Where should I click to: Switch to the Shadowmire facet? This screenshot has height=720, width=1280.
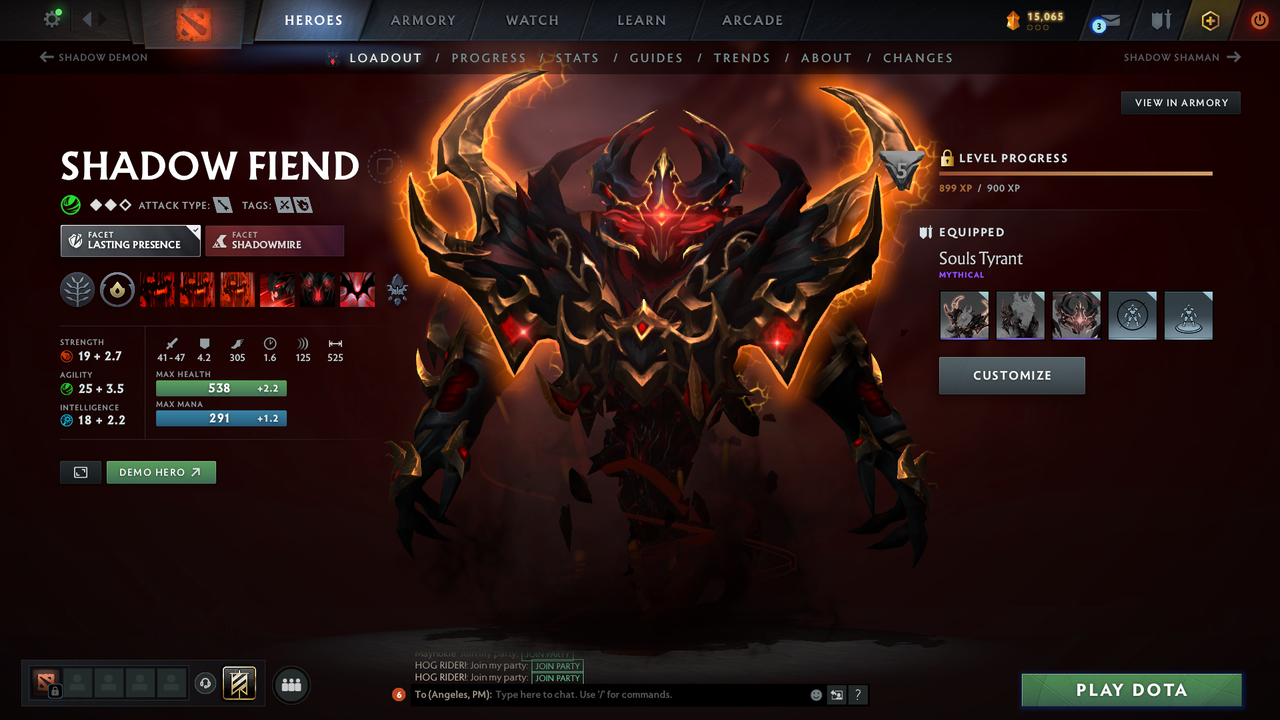point(274,240)
